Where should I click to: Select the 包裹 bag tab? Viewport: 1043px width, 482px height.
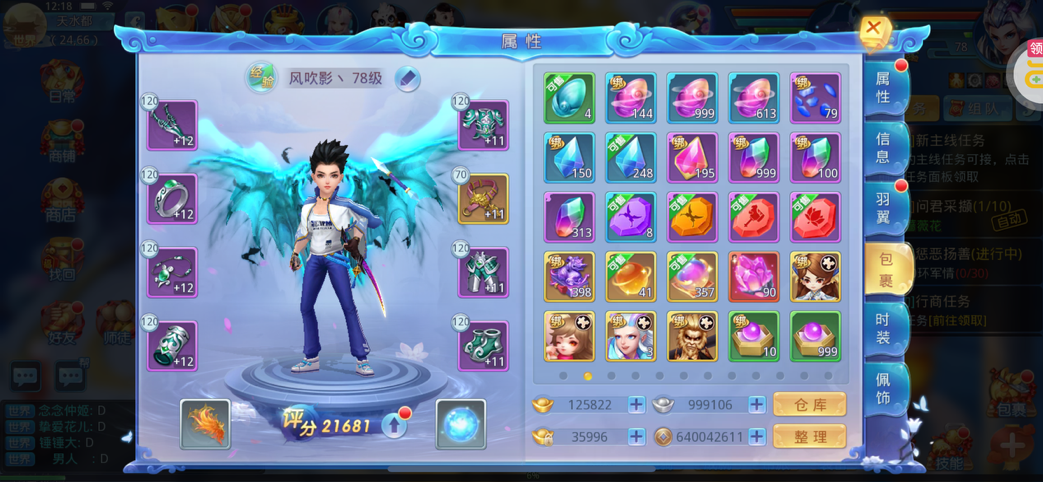click(x=886, y=270)
